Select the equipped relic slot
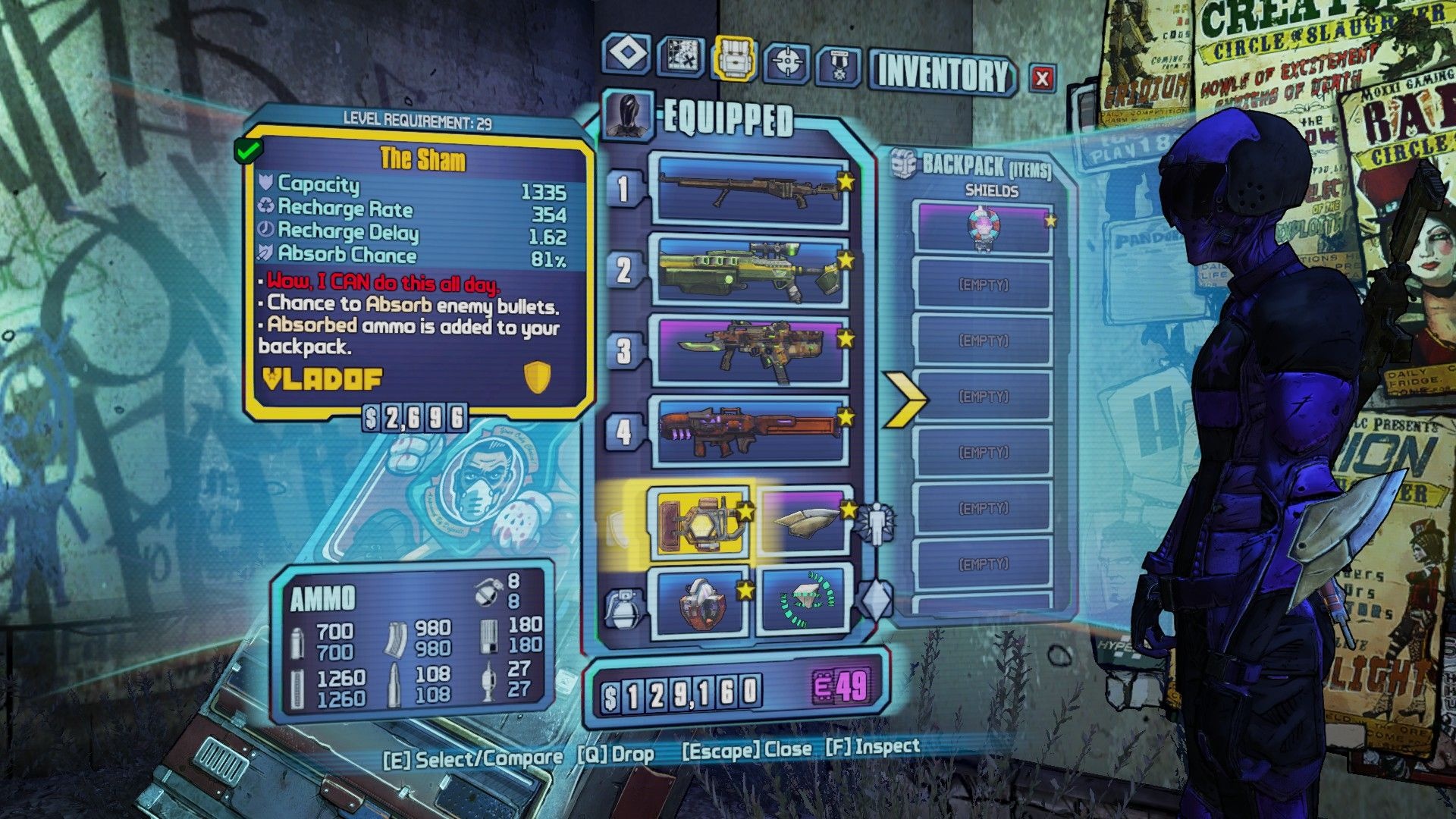The height and width of the screenshot is (819, 1456). 804,603
